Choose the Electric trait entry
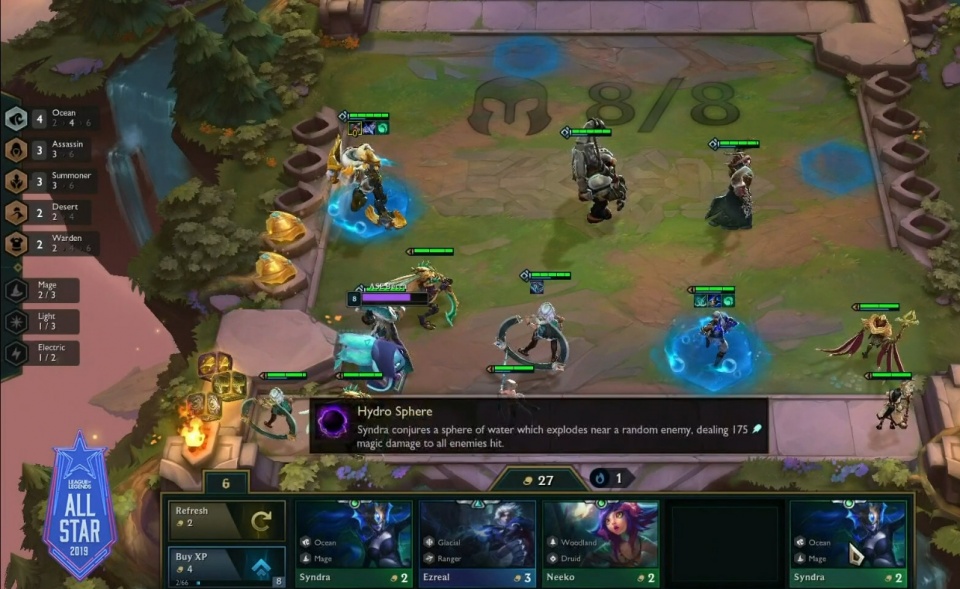The height and width of the screenshot is (589, 960). click(45, 352)
